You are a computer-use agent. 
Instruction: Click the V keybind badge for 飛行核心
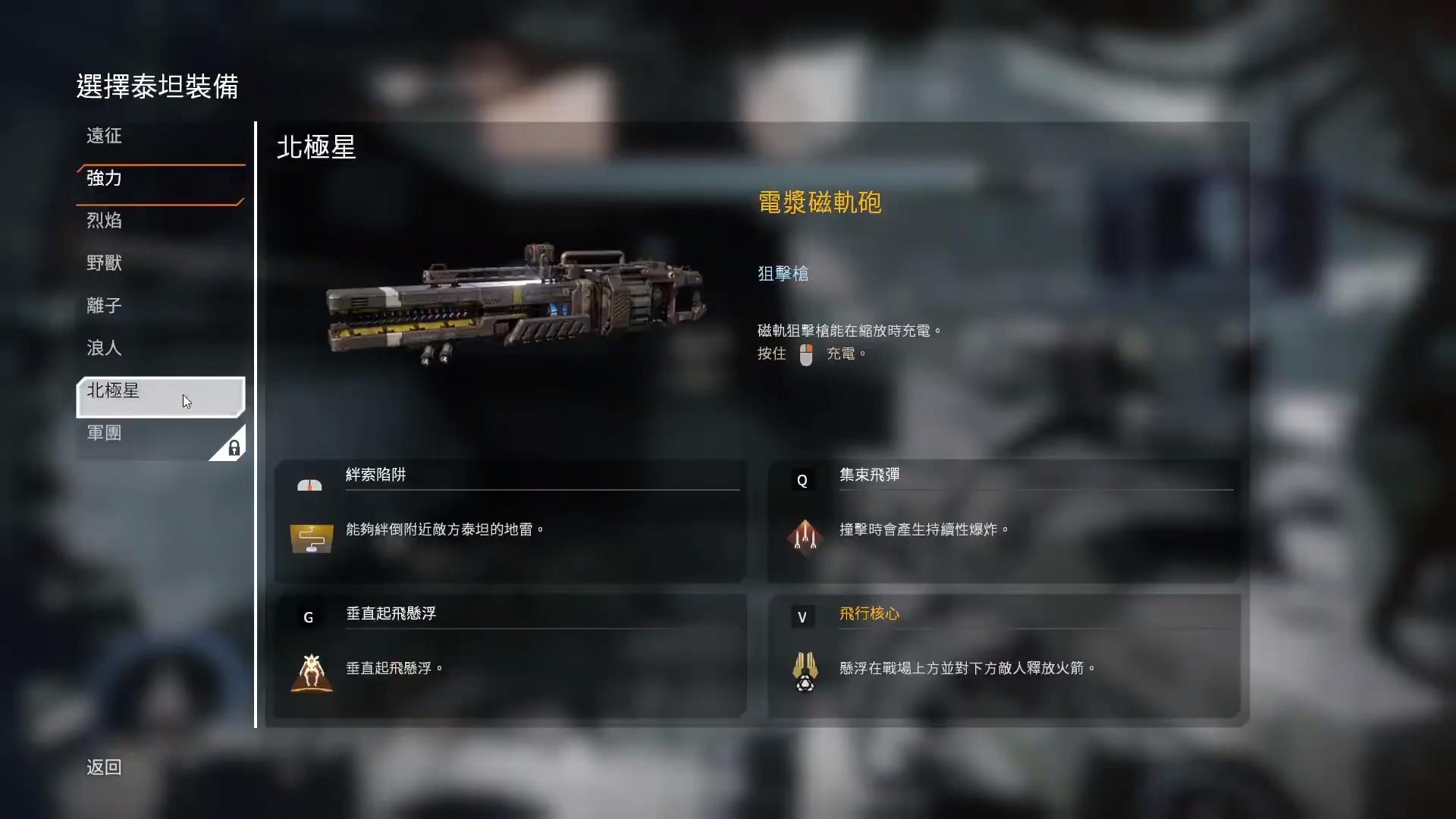802,617
